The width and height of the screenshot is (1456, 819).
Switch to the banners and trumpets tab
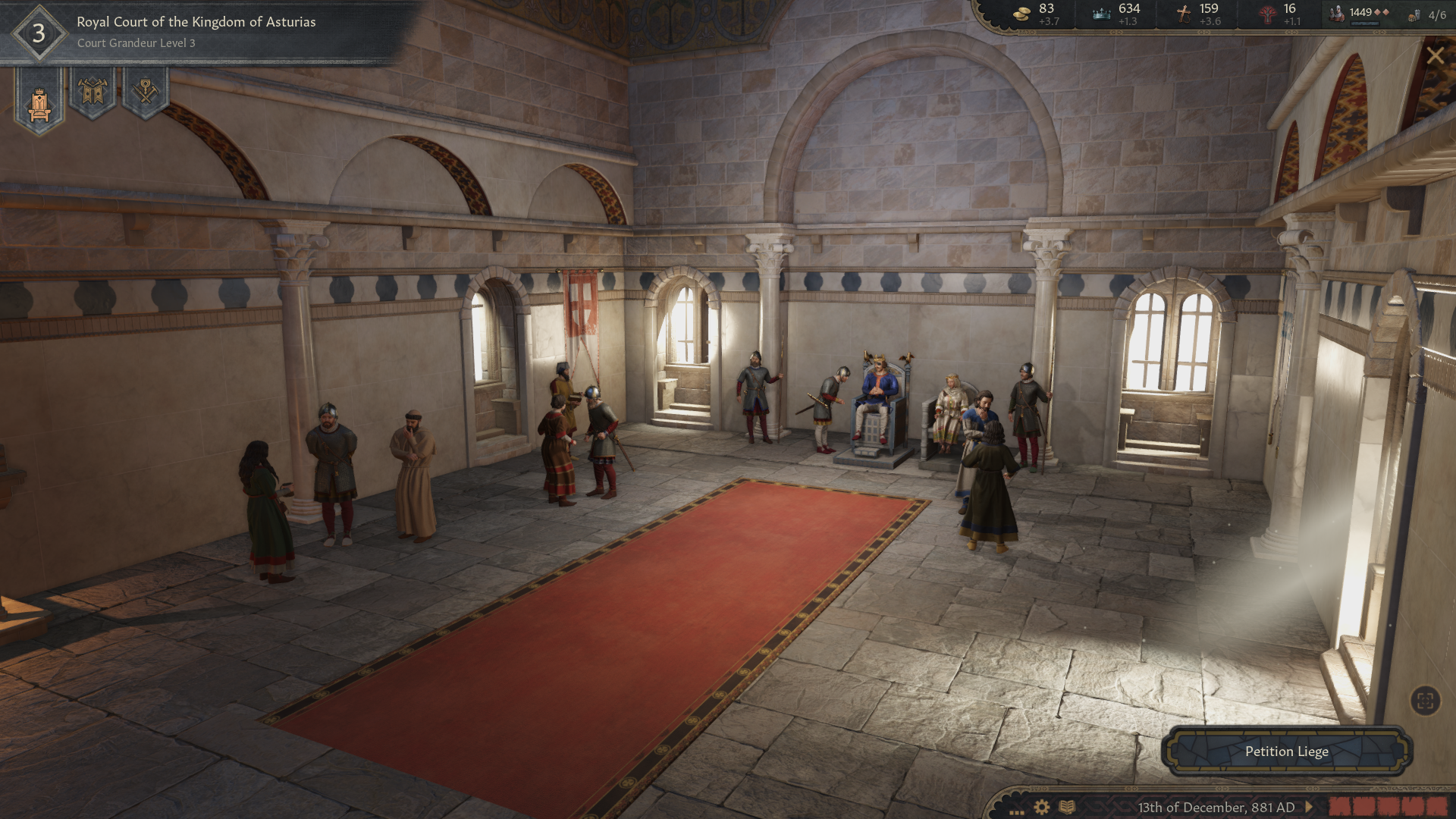coord(93,93)
